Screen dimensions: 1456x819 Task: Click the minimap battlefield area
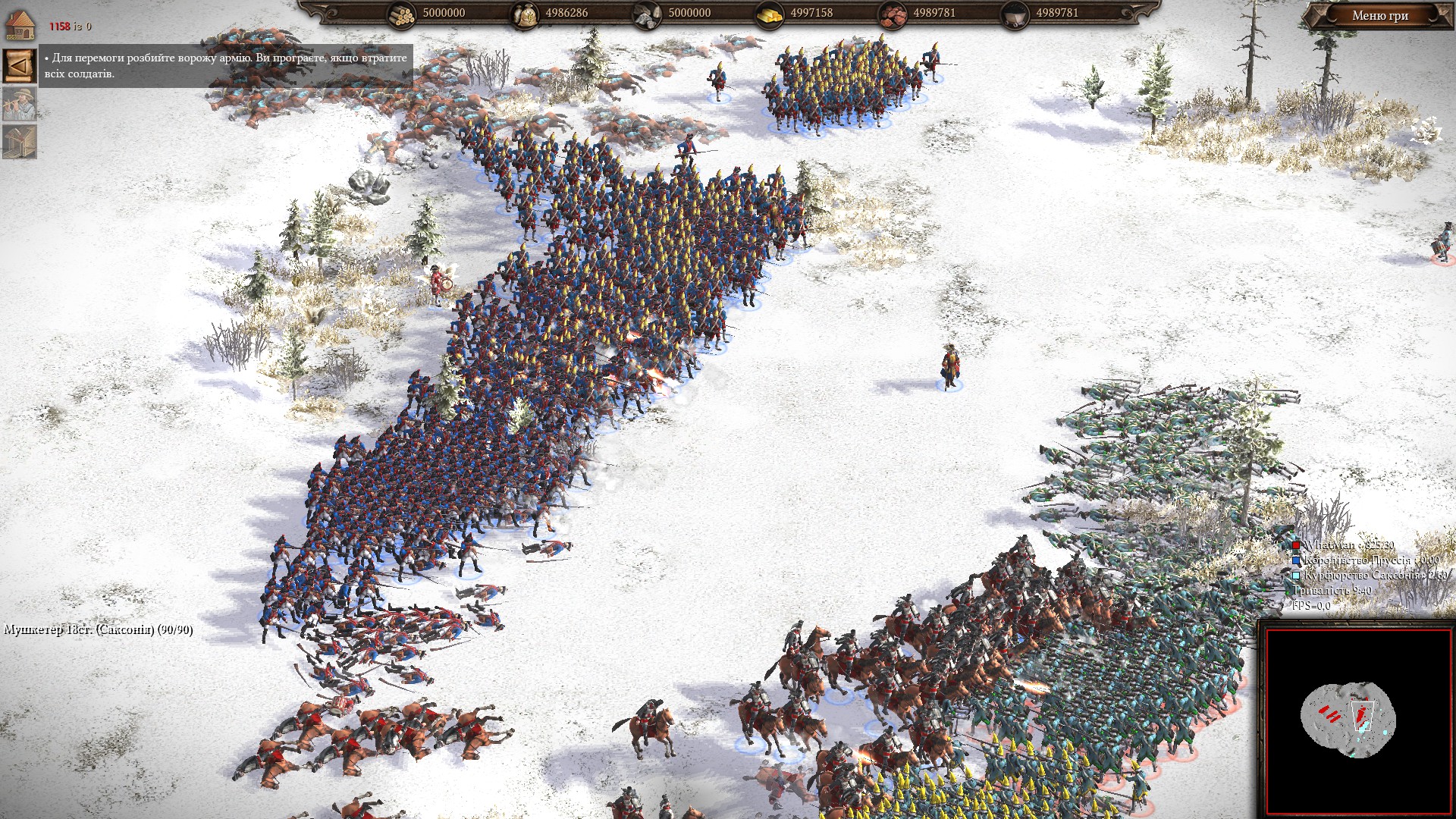1348,717
